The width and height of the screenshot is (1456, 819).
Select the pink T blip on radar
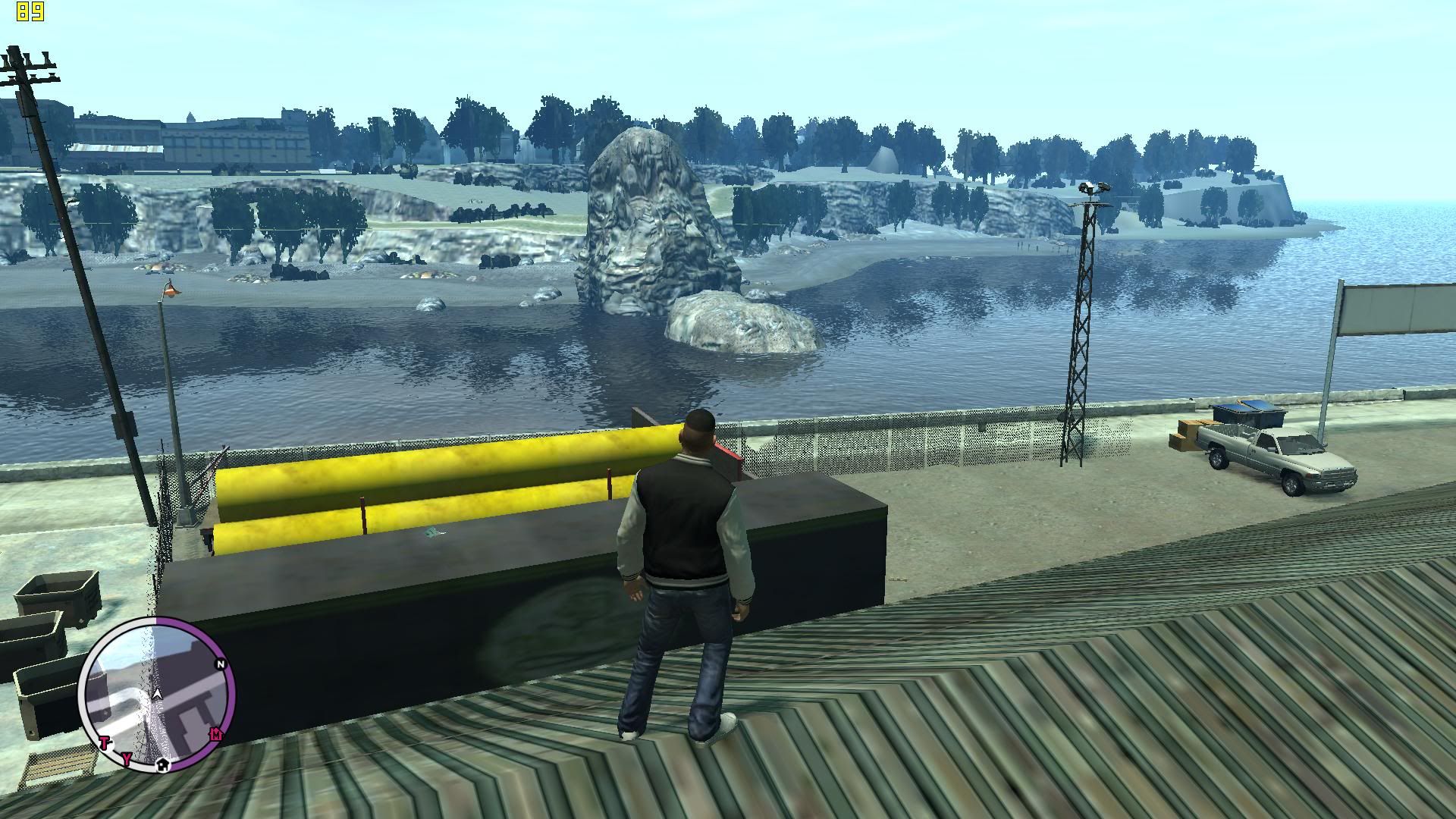tap(105, 742)
